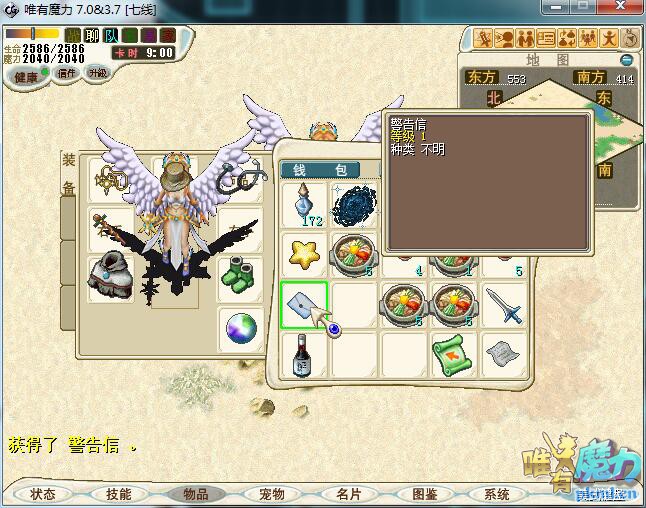
Task: Select the dark sauce bottle item
Action: pyautogui.click(x=304, y=355)
